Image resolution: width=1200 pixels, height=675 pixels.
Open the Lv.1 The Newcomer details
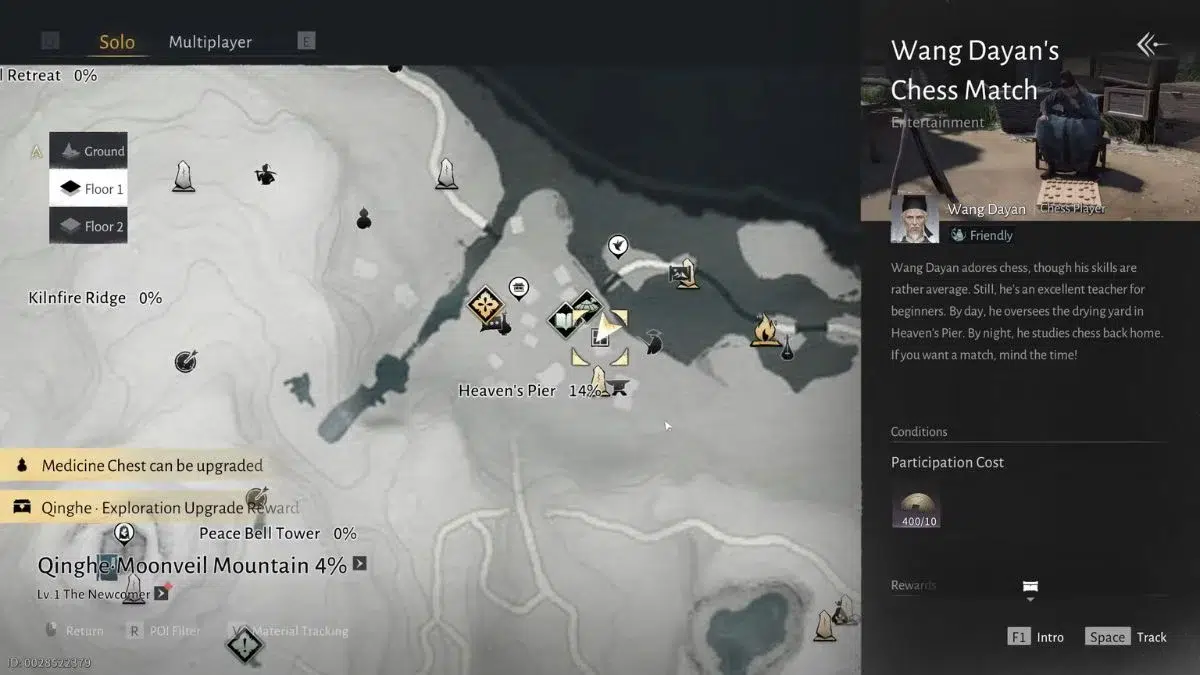click(x=161, y=594)
